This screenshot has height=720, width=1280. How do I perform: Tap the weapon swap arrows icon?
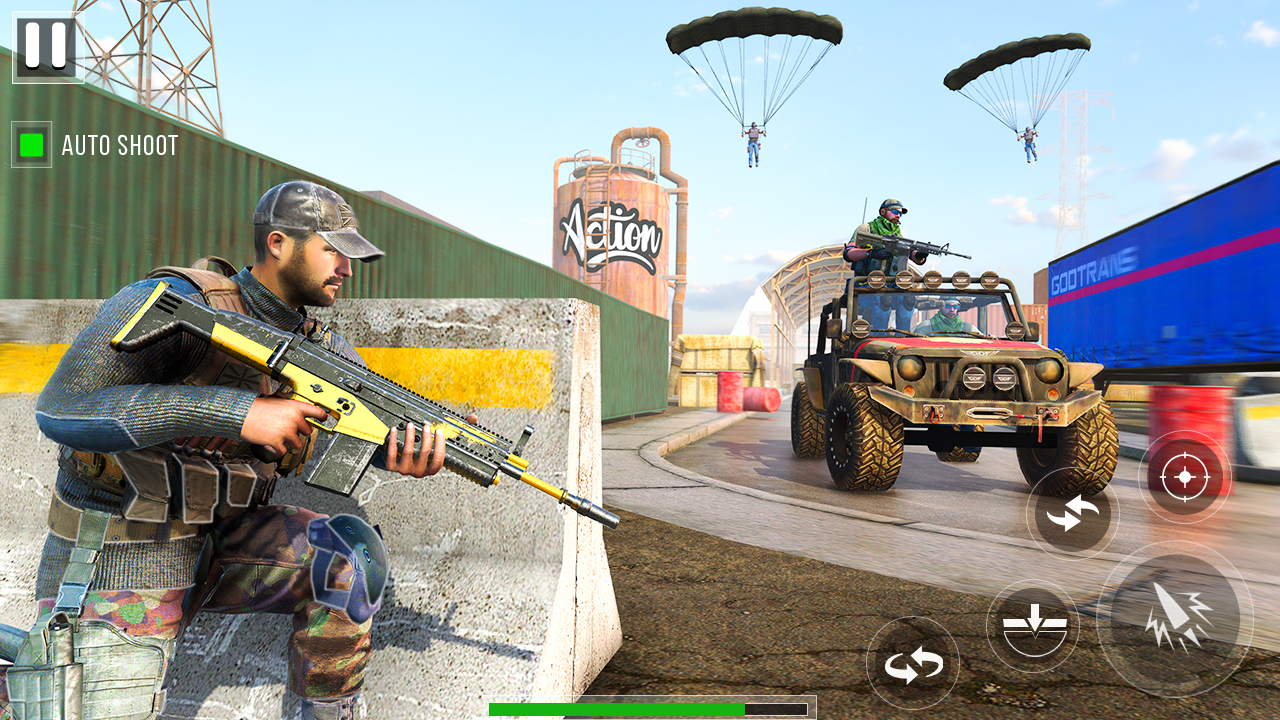coord(1072,513)
